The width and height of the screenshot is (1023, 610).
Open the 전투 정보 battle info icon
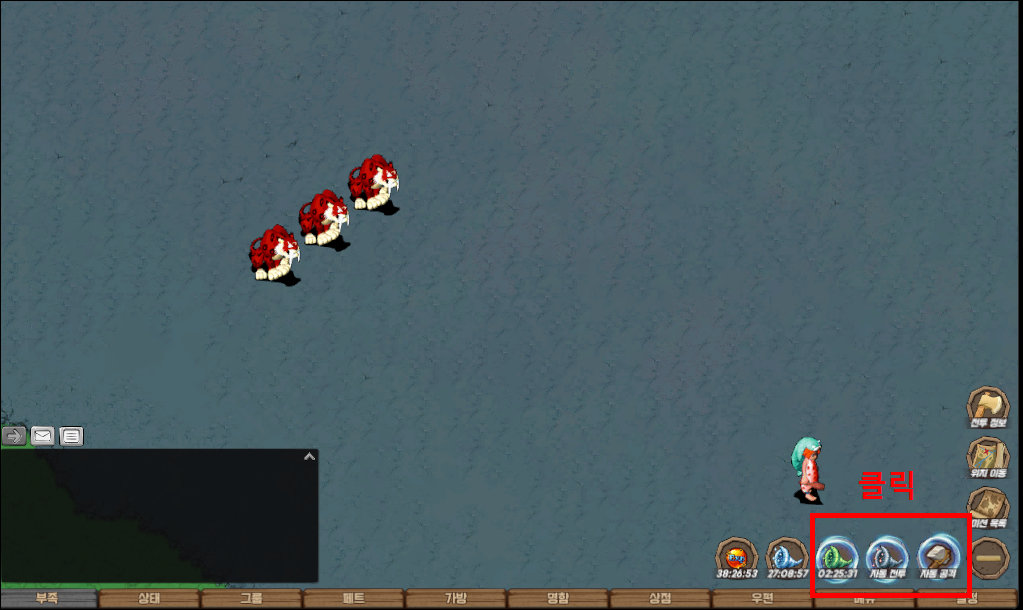(x=988, y=407)
